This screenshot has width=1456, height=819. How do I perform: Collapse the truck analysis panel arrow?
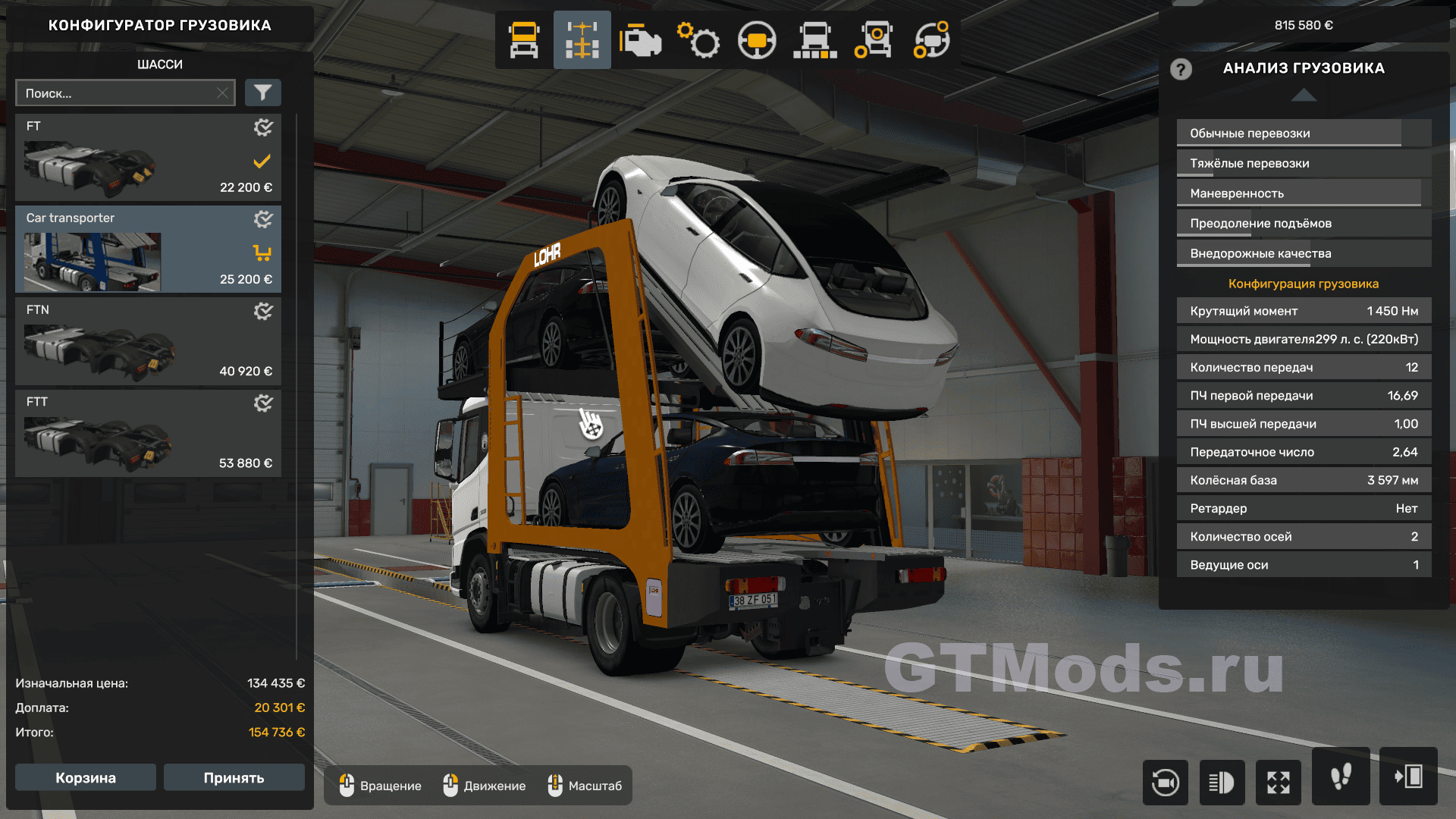click(1304, 95)
